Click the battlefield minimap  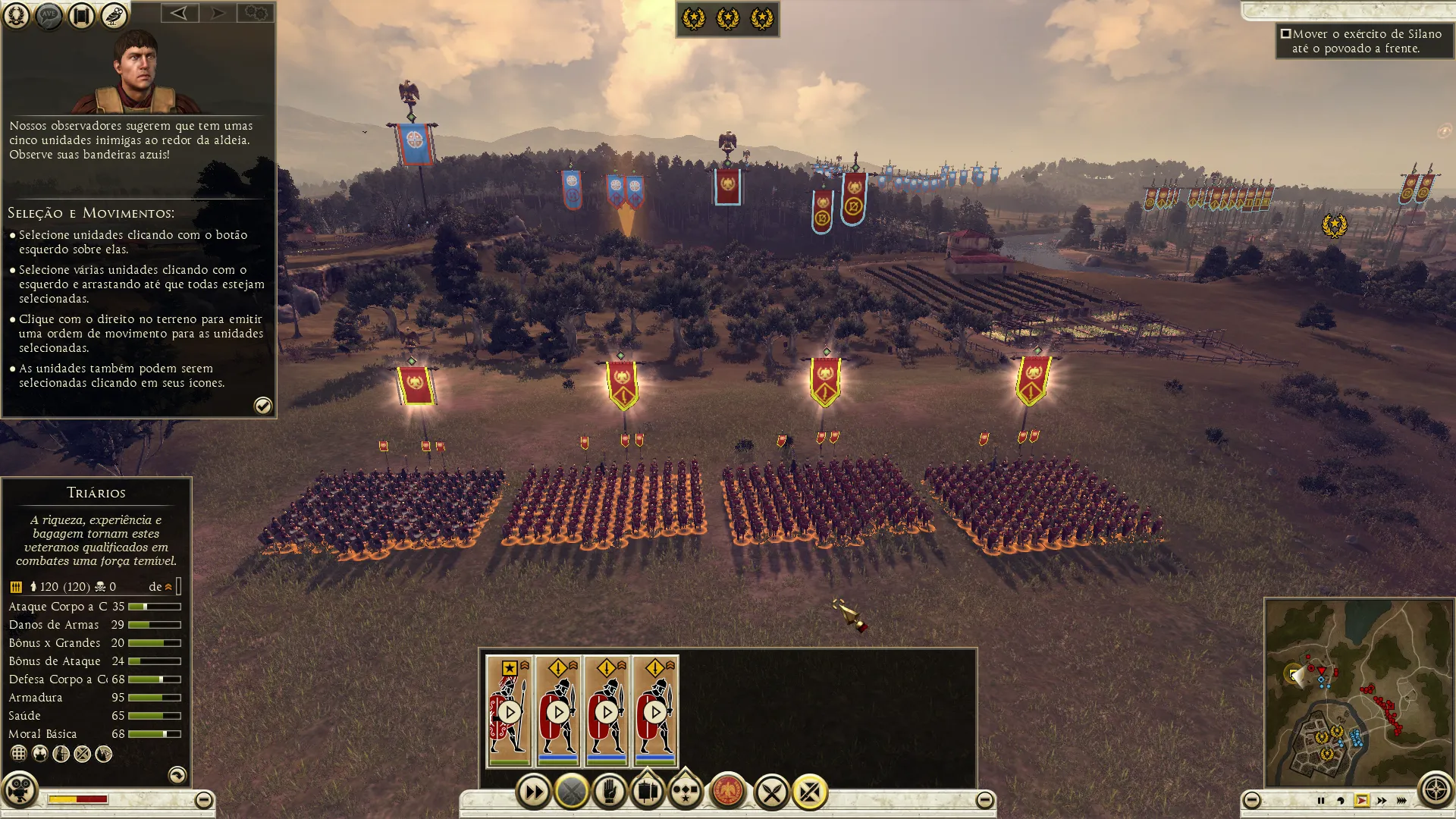(1358, 692)
